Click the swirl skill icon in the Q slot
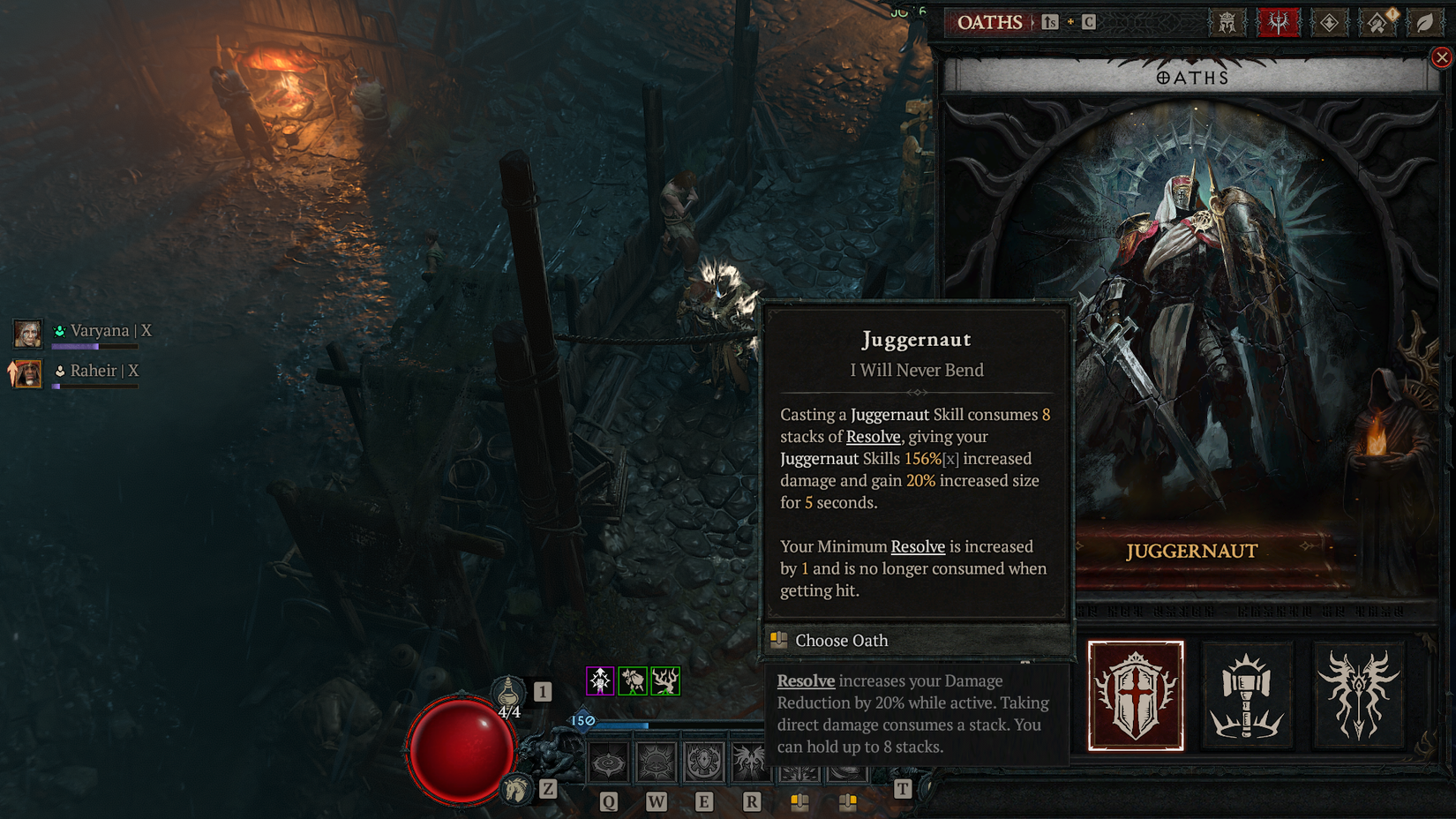Viewport: 1456px width, 819px height. click(608, 761)
